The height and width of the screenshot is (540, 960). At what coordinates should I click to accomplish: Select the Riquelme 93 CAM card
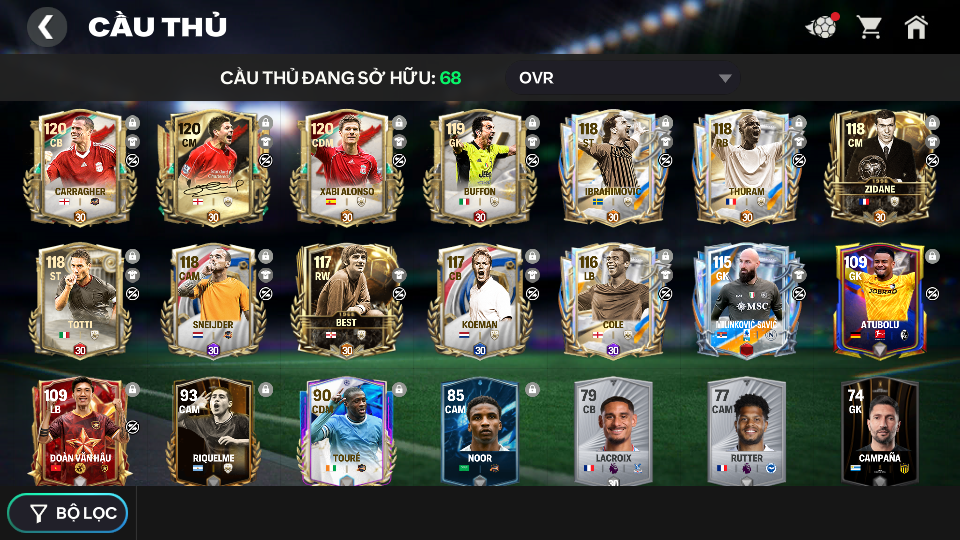pos(213,432)
